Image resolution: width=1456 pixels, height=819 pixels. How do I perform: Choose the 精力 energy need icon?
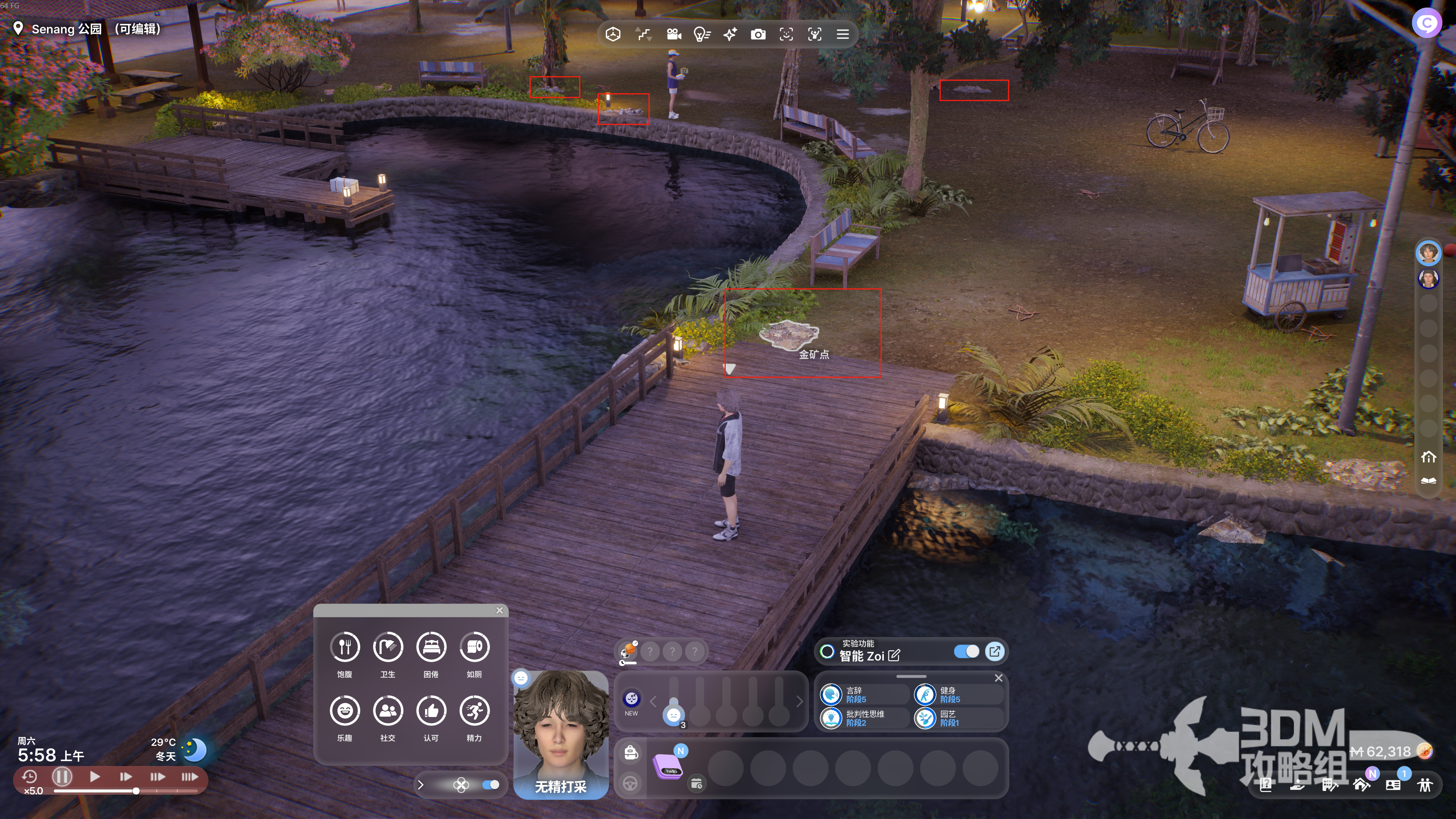pos(474,711)
